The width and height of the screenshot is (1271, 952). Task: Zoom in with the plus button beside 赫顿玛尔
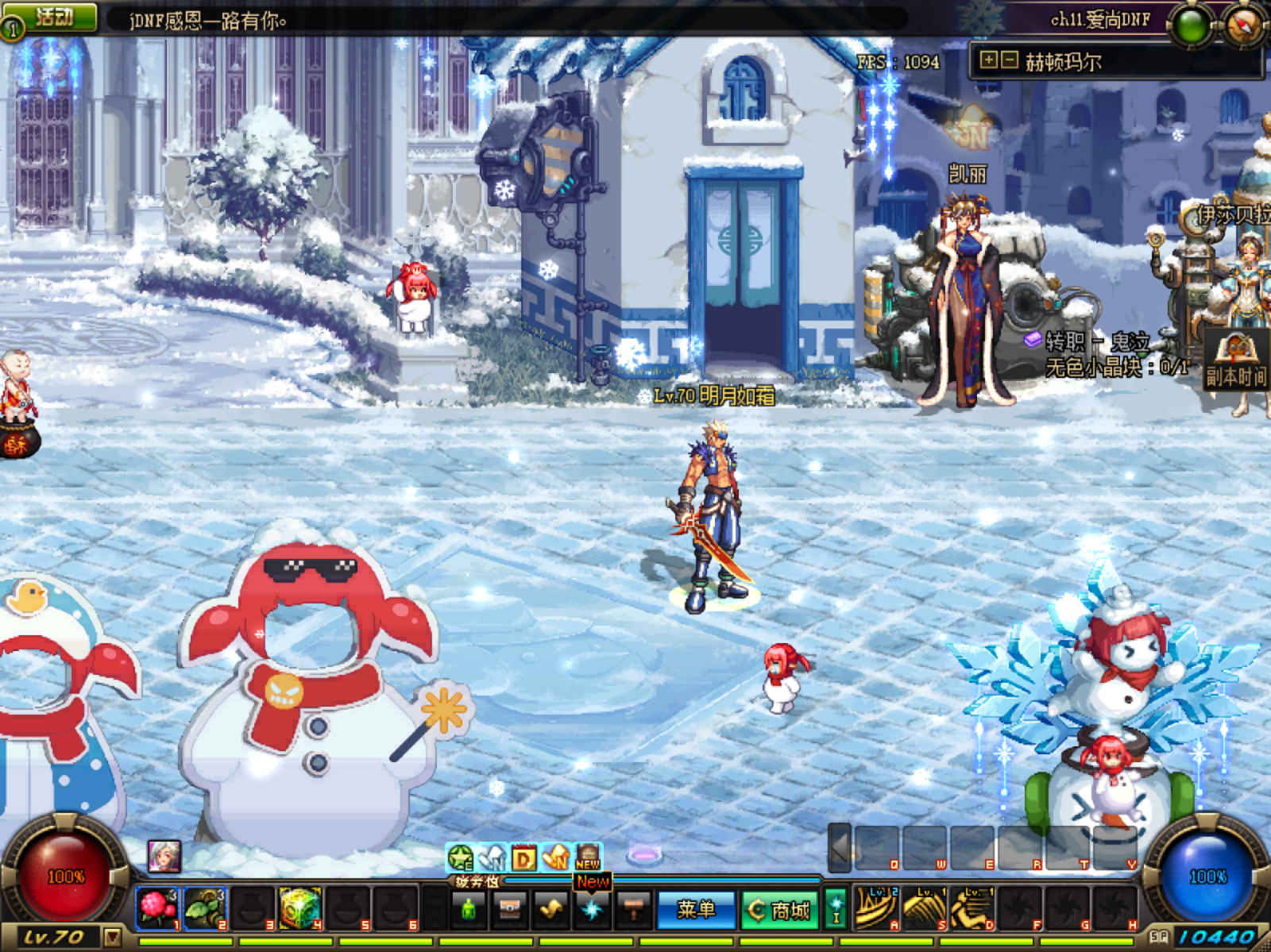click(988, 60)
